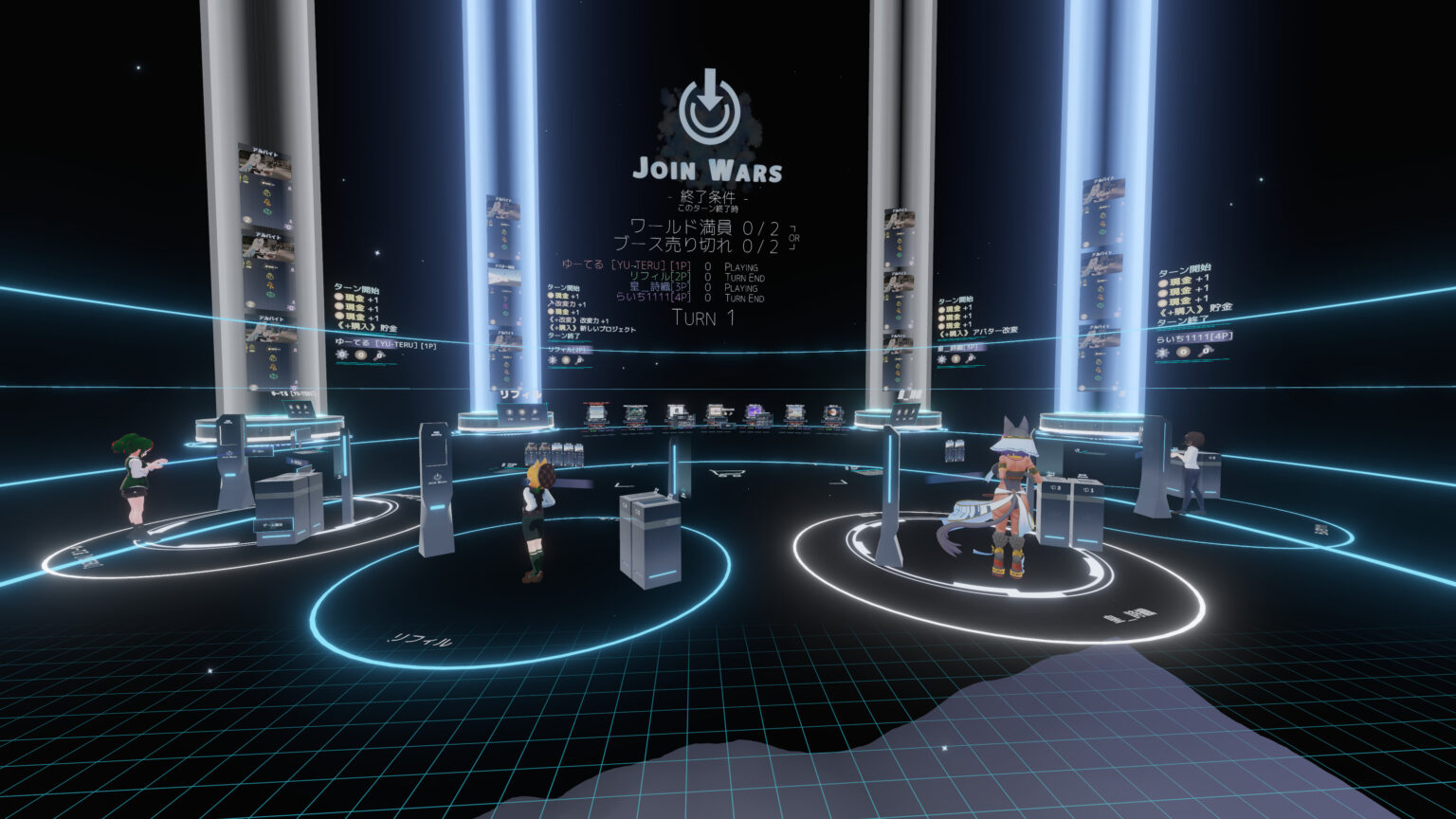The height and width of the screenshot is (819, 1456).
Task: Collapse the ターン終了 section on らいち1111's panel
Action: tap(1183, 319)
